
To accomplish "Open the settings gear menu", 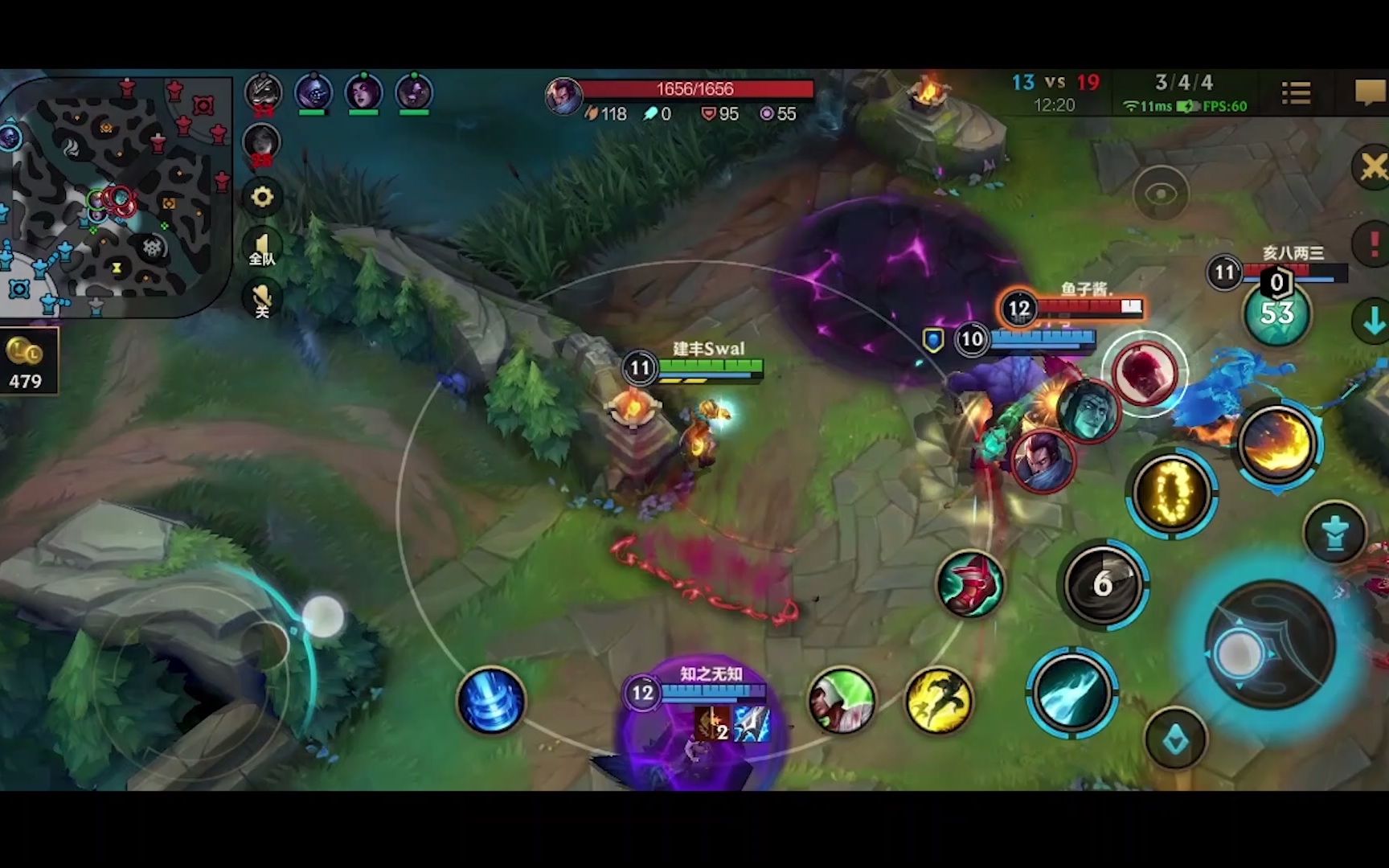I will pos(262,197).
